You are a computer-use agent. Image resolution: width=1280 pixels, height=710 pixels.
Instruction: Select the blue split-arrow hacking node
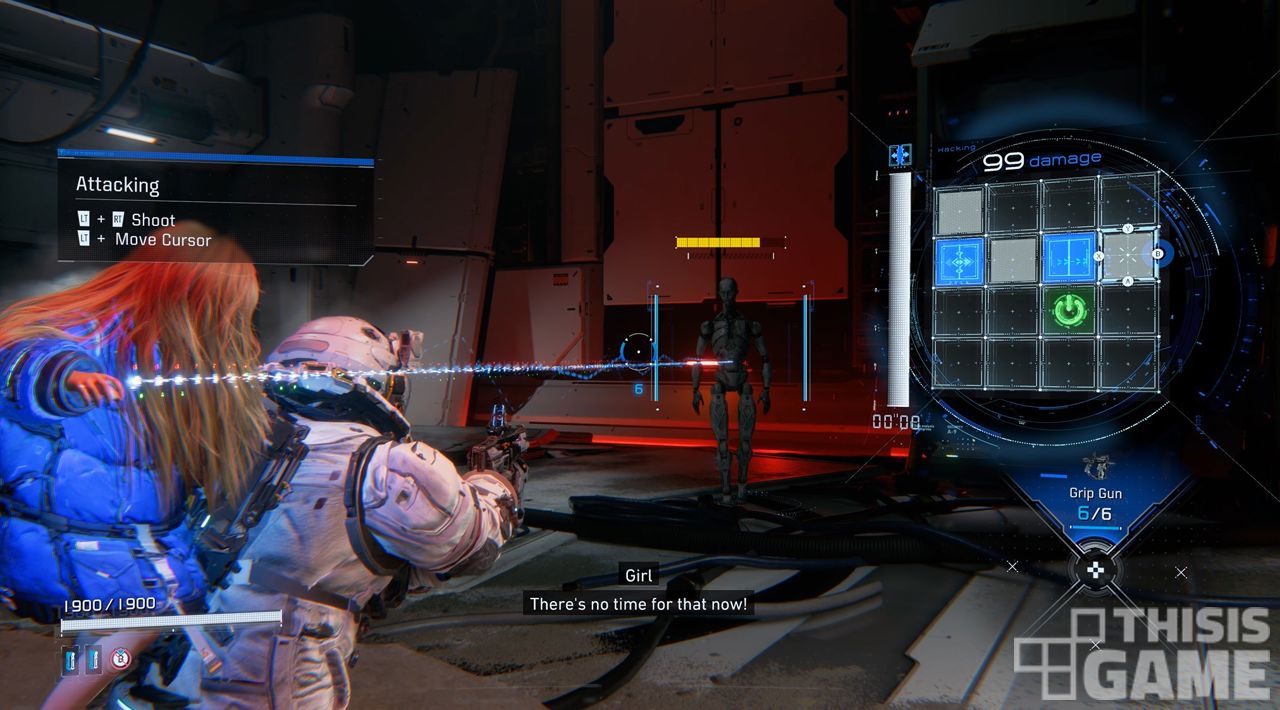pos(1069,259)
